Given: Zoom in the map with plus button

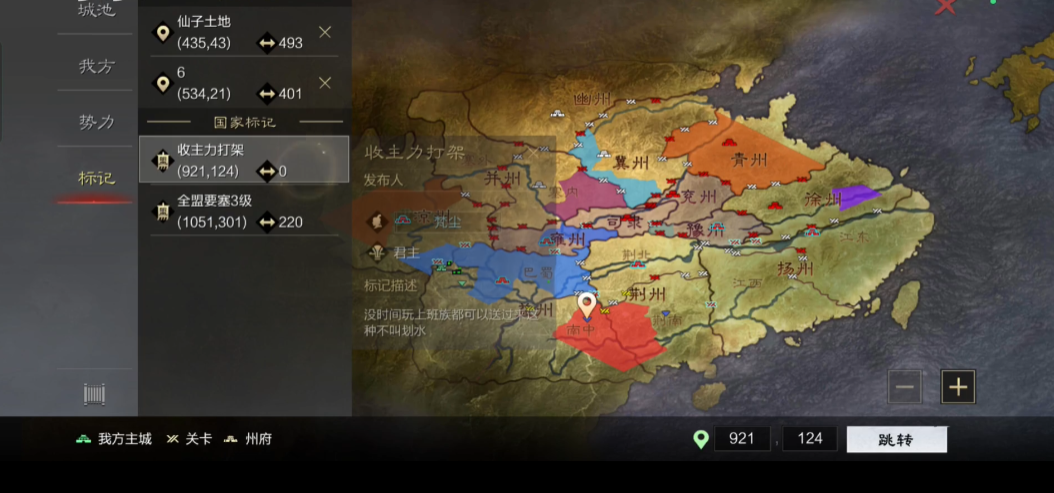Looking at the screenshot, I should click(x=958, y=387).
